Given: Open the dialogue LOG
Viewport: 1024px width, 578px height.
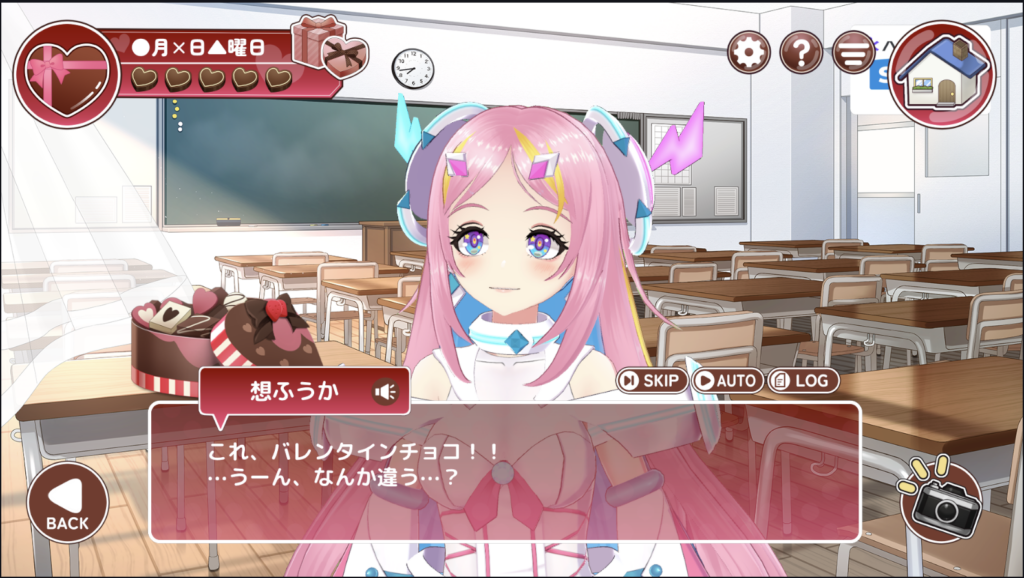Looking at the screenshot, I should tap(803, 380).
